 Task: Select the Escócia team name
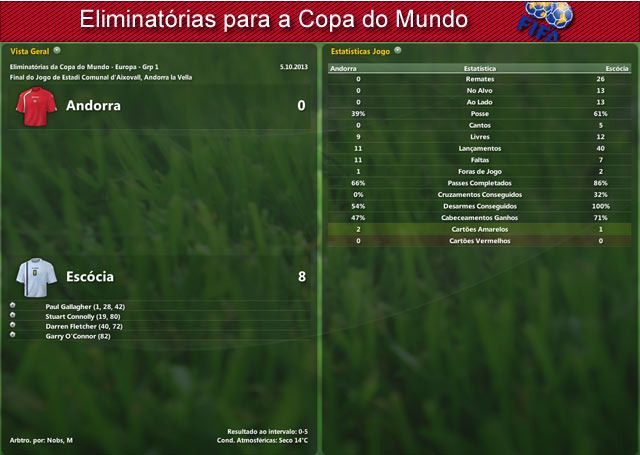pos(90,276)
